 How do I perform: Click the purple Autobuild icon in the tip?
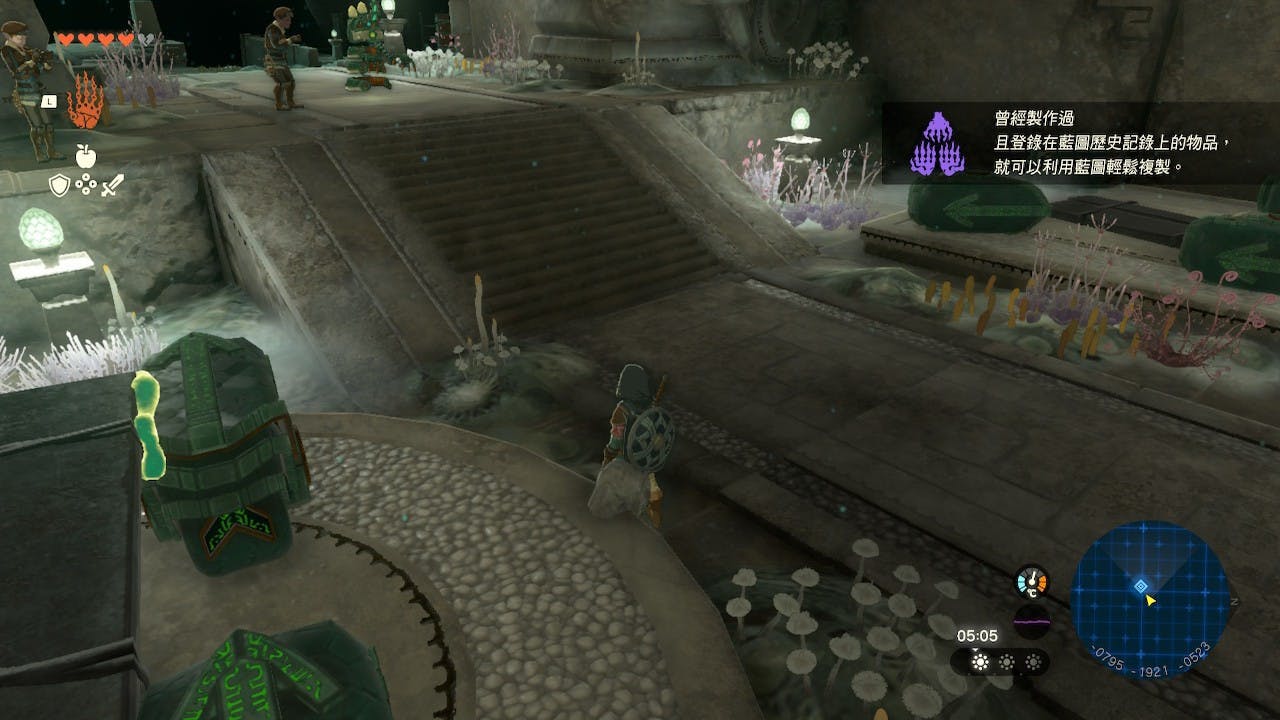[936, 145]
